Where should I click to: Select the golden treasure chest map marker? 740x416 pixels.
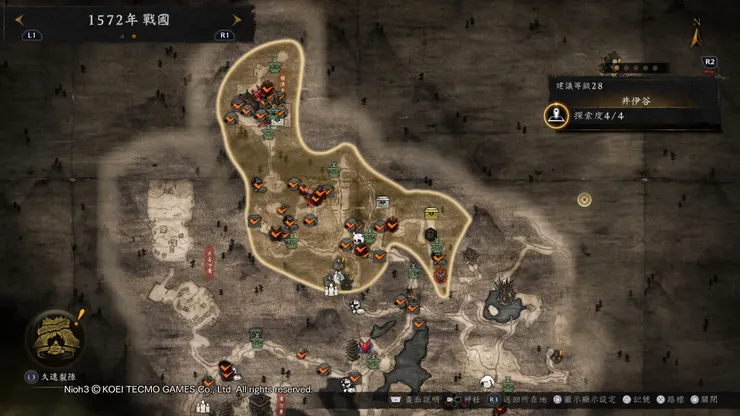coord(432,213)
